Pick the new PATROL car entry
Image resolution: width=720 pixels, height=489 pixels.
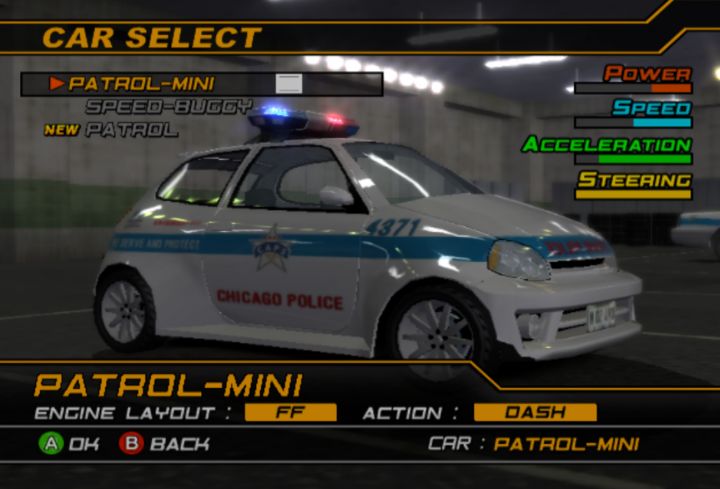tap(130, 129)
